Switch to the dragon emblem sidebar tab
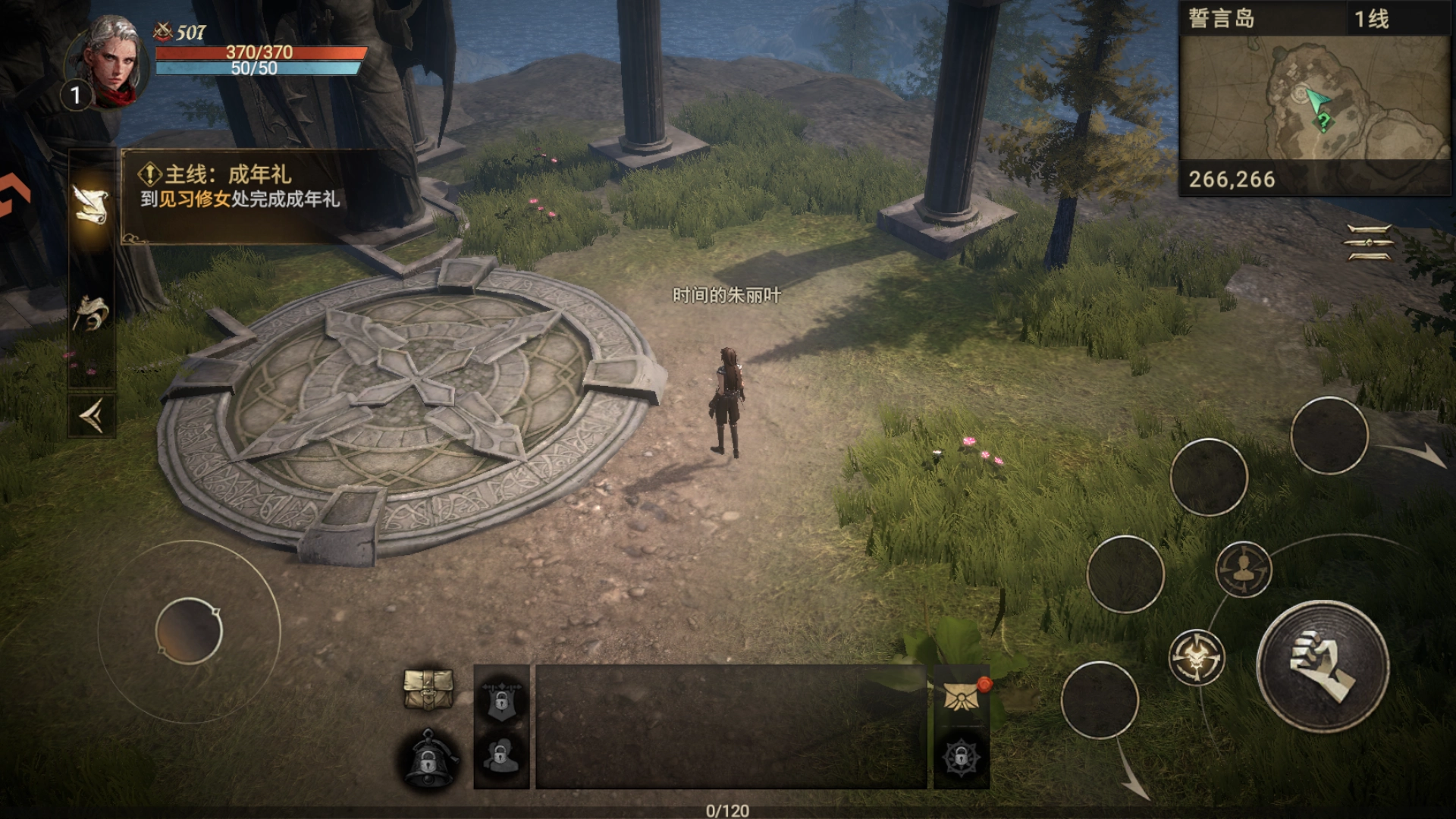This screenshot has height=819, width=1456. [x=91, y=312]
